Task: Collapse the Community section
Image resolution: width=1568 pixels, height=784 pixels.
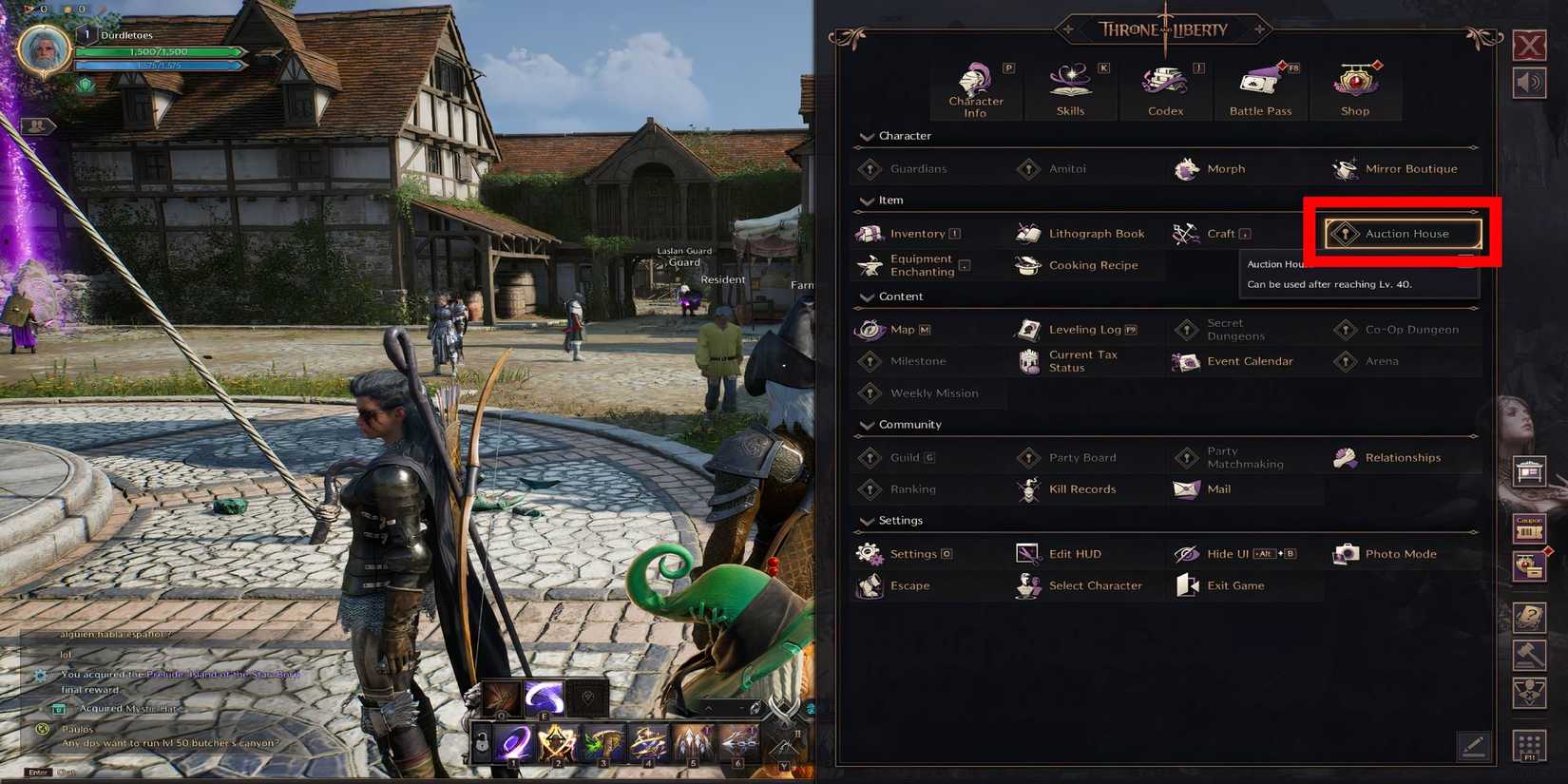Action: pyautogui.click(x=867, y=425)
